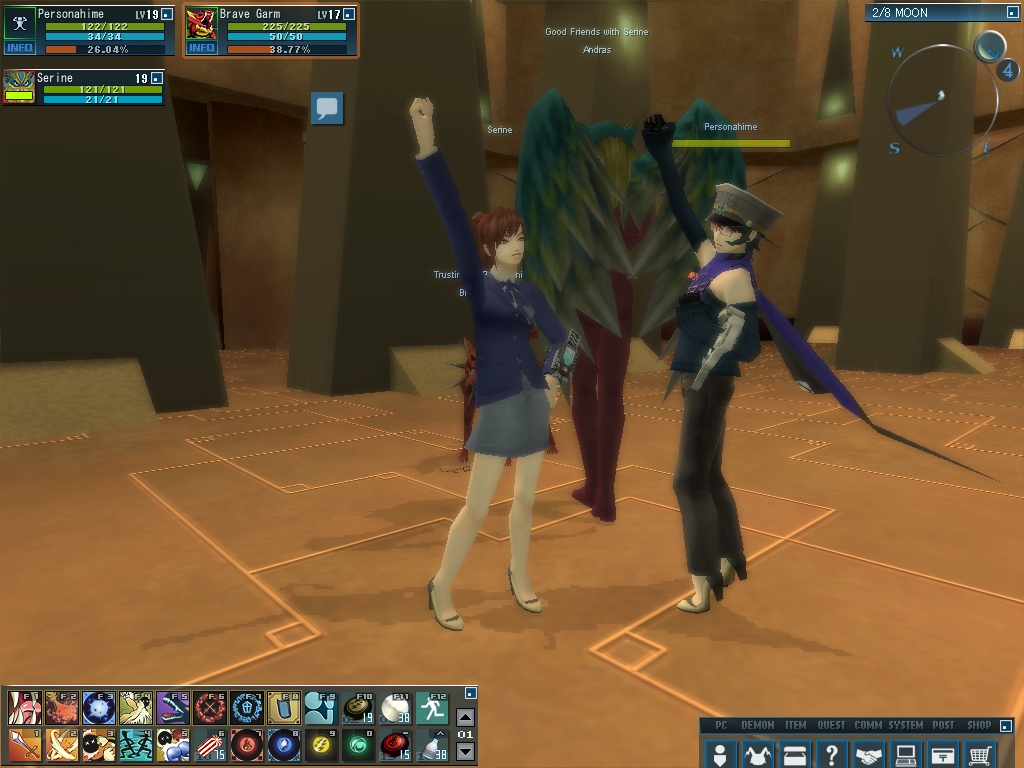Open the chat speech bubble icon

coord(327,108)
